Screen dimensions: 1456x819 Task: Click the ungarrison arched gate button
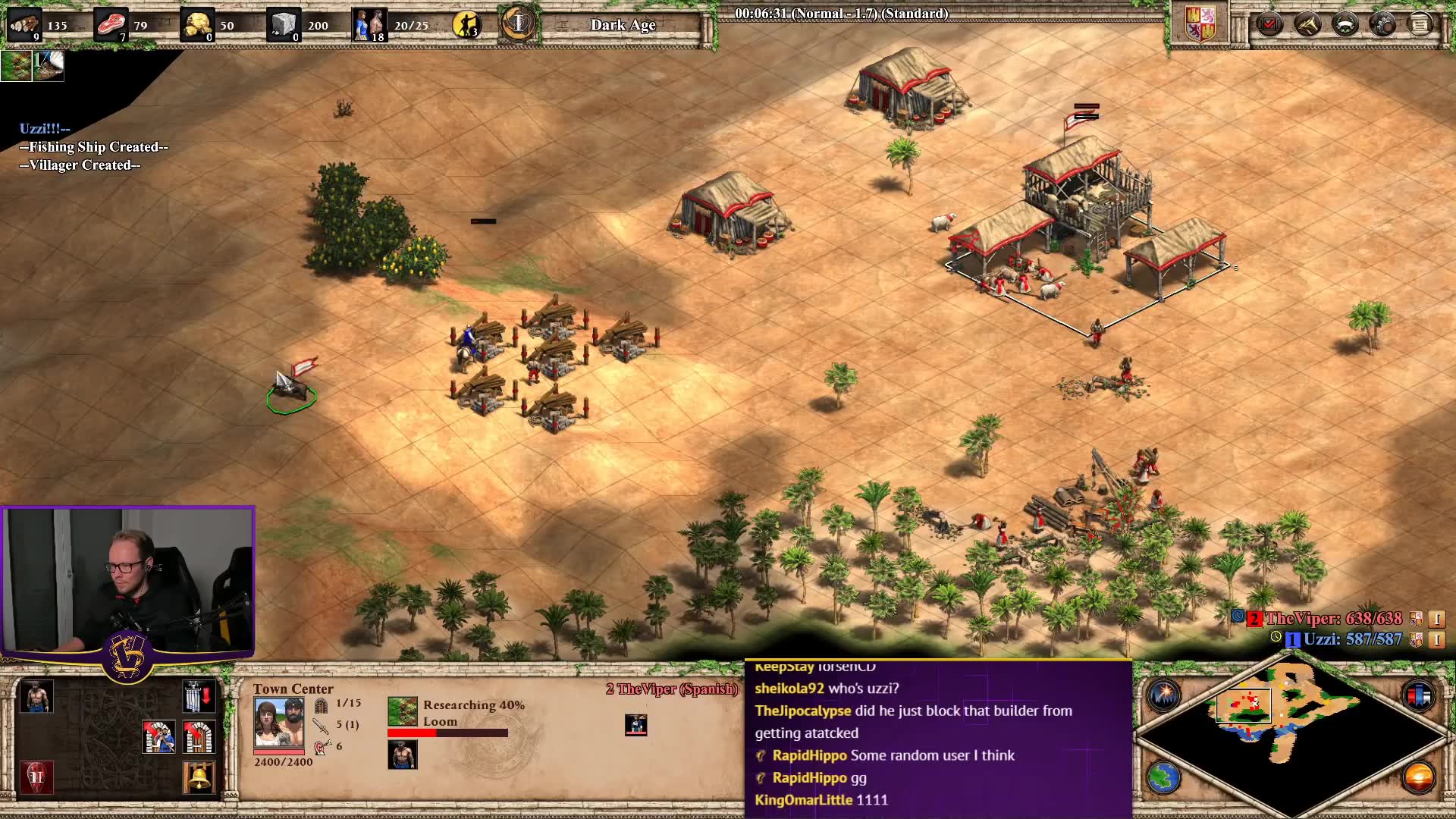click(x=199, y=737)
